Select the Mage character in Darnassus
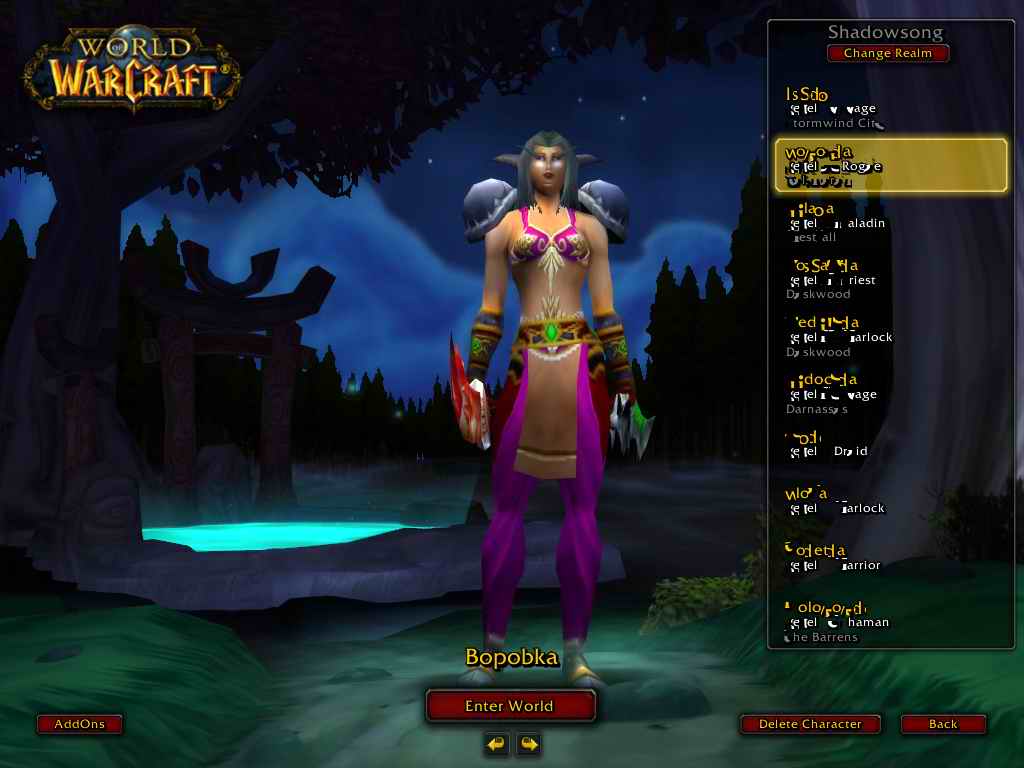Image resolution: width=1024 pixels, height=768 pixels. (x=890, y=394)
